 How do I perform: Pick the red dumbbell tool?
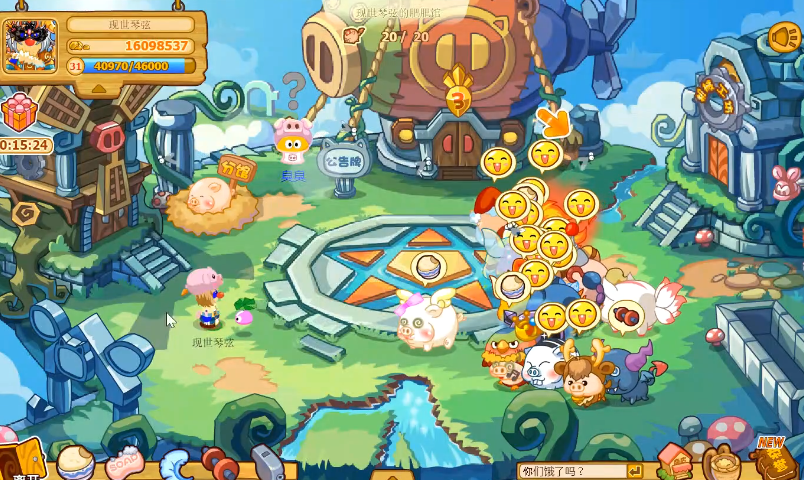coord(219,463)
